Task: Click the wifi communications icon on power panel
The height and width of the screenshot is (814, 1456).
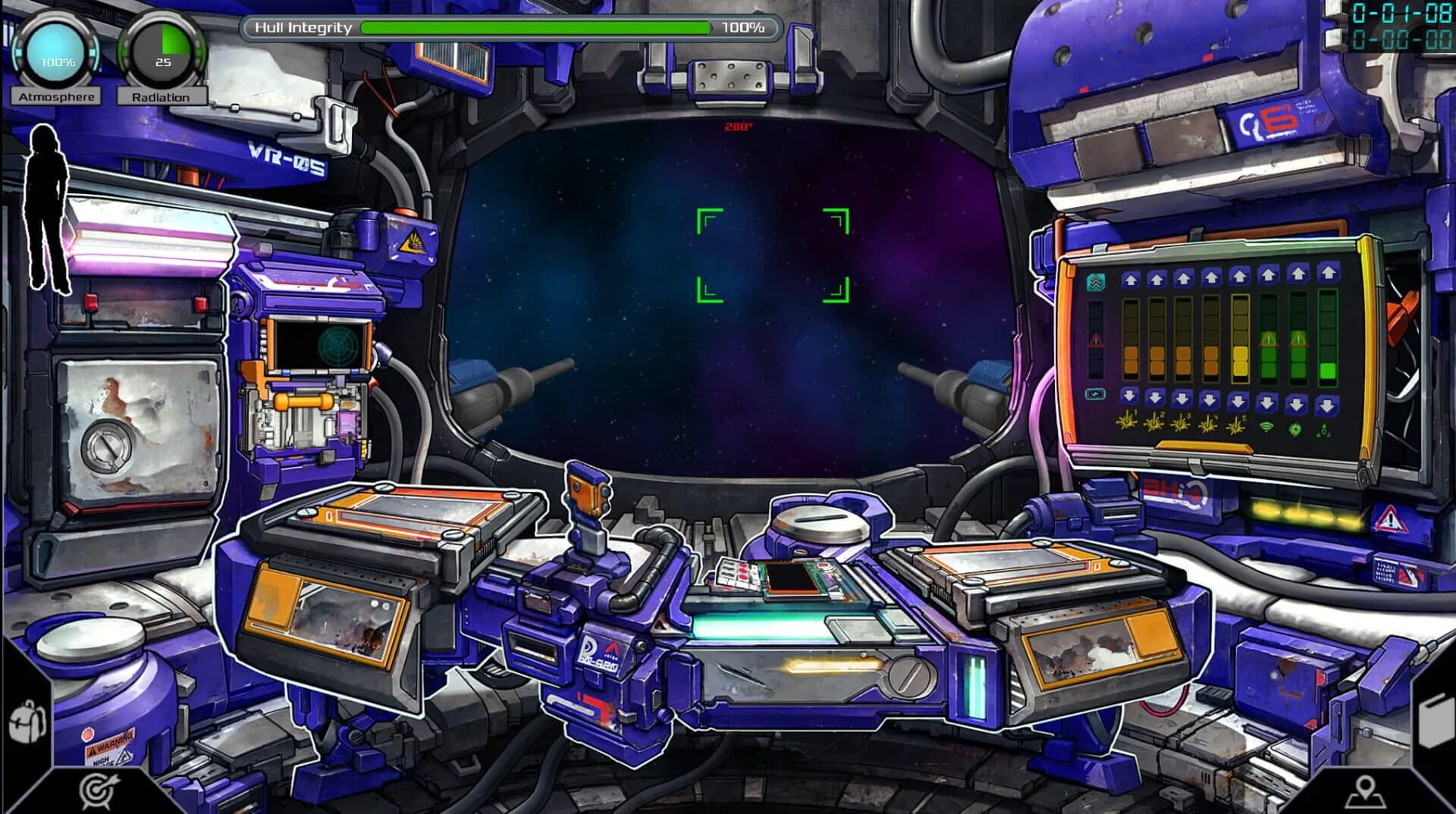Action: pos(1266,427)
